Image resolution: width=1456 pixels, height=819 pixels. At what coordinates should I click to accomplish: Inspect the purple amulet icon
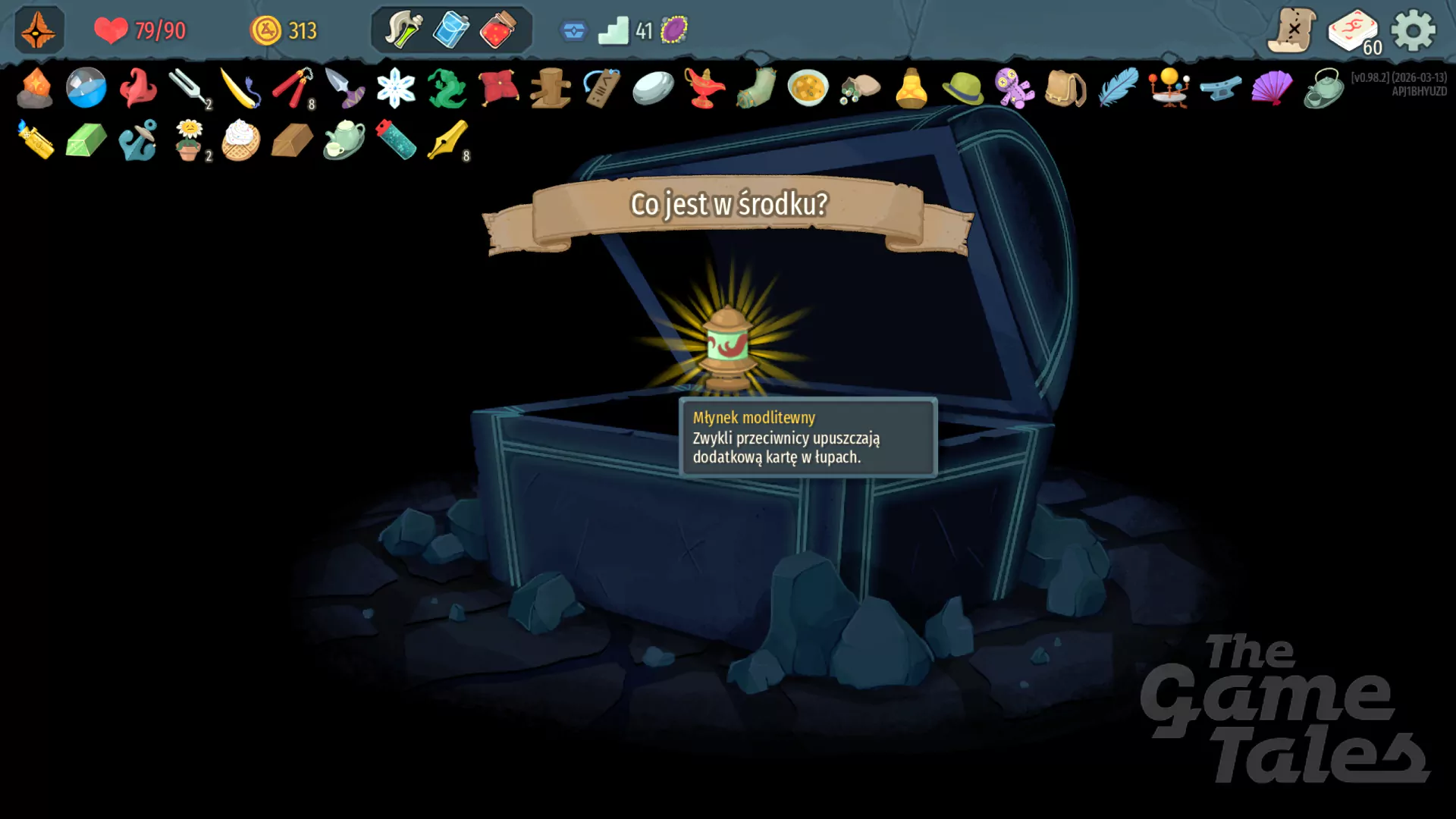click(673, 29)
